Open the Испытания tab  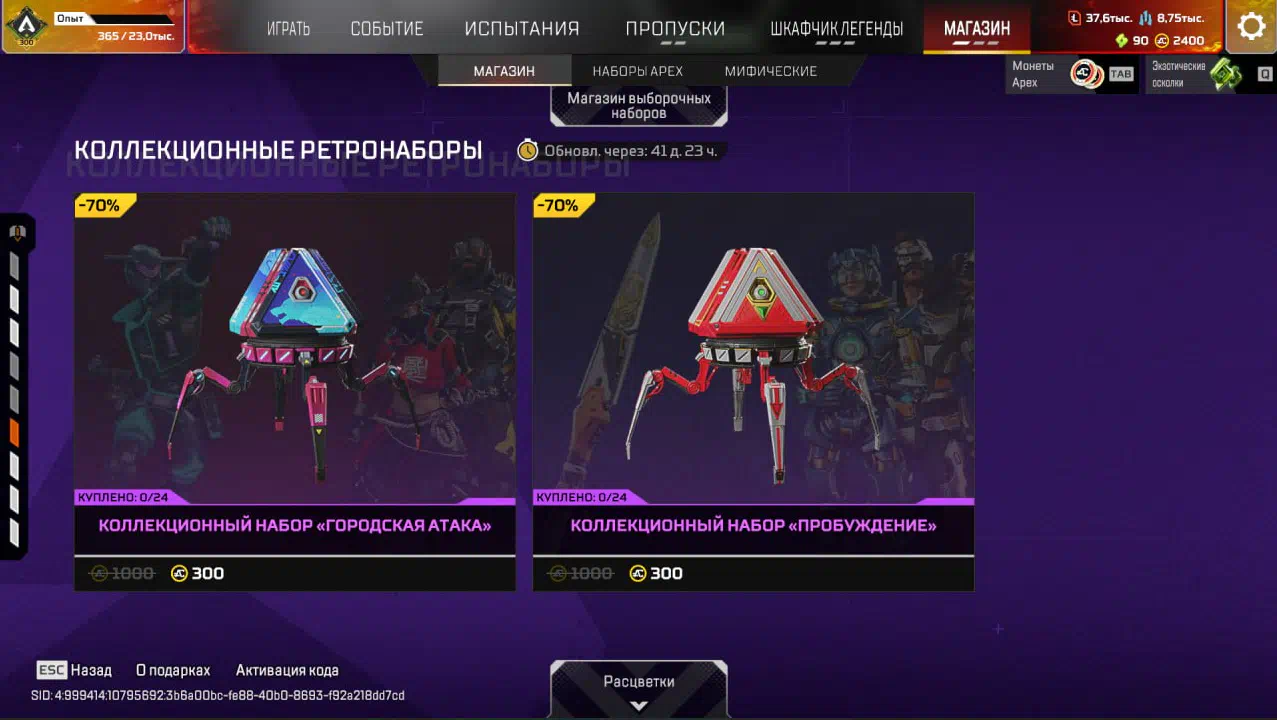tap(521, 29)
